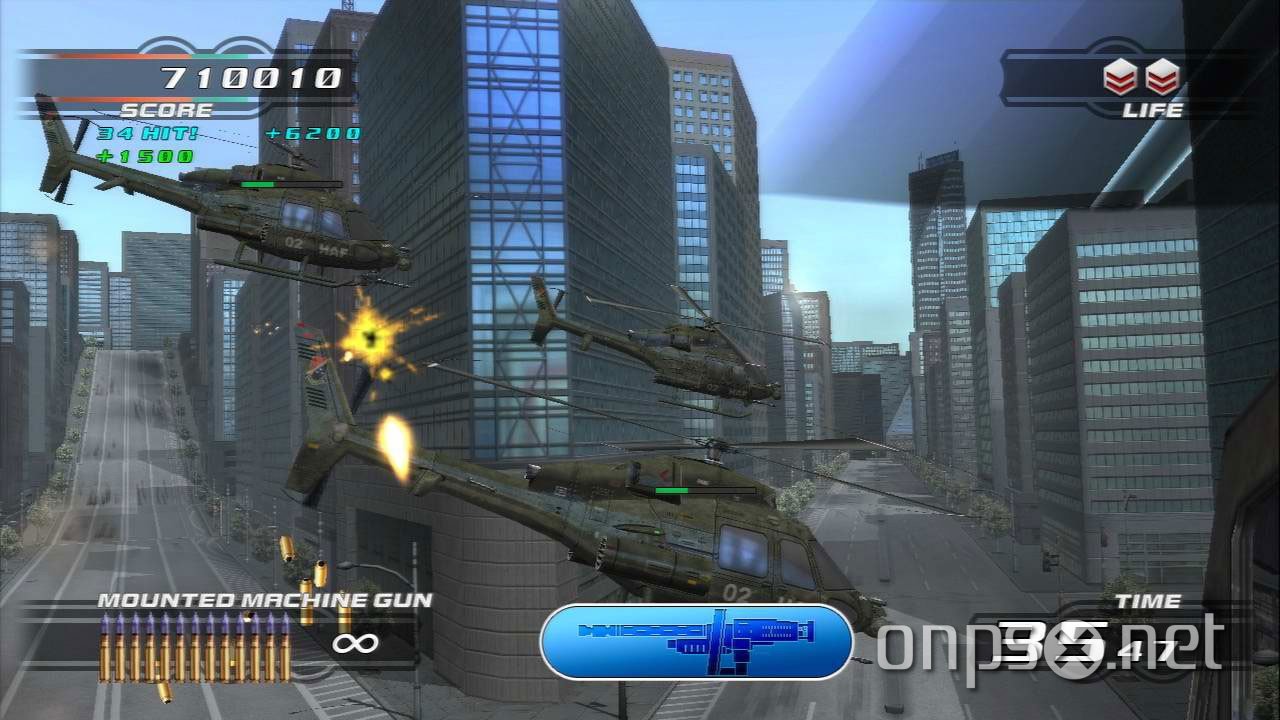
Task: Open the SCORE panel
Action: point(165,109)
